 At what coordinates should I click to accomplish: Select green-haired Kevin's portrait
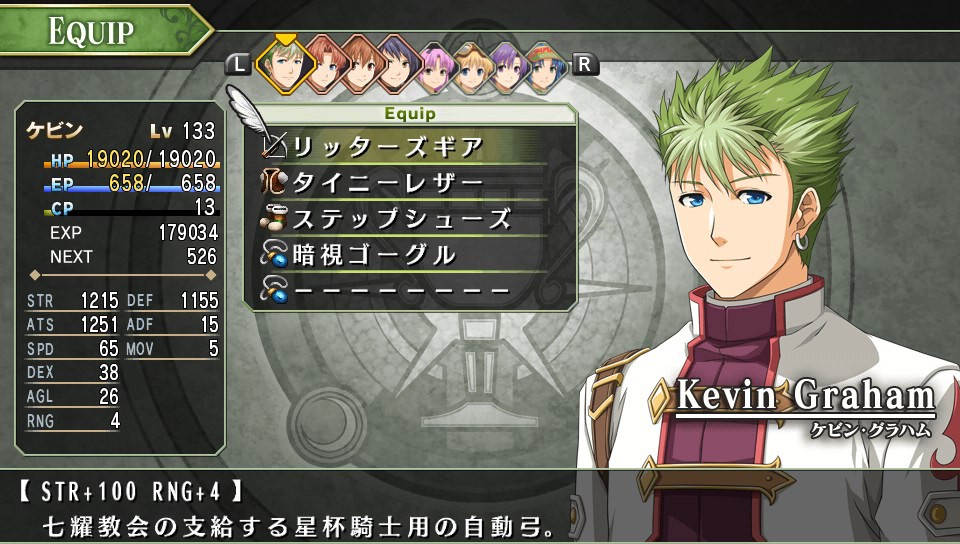coord(286,65)
